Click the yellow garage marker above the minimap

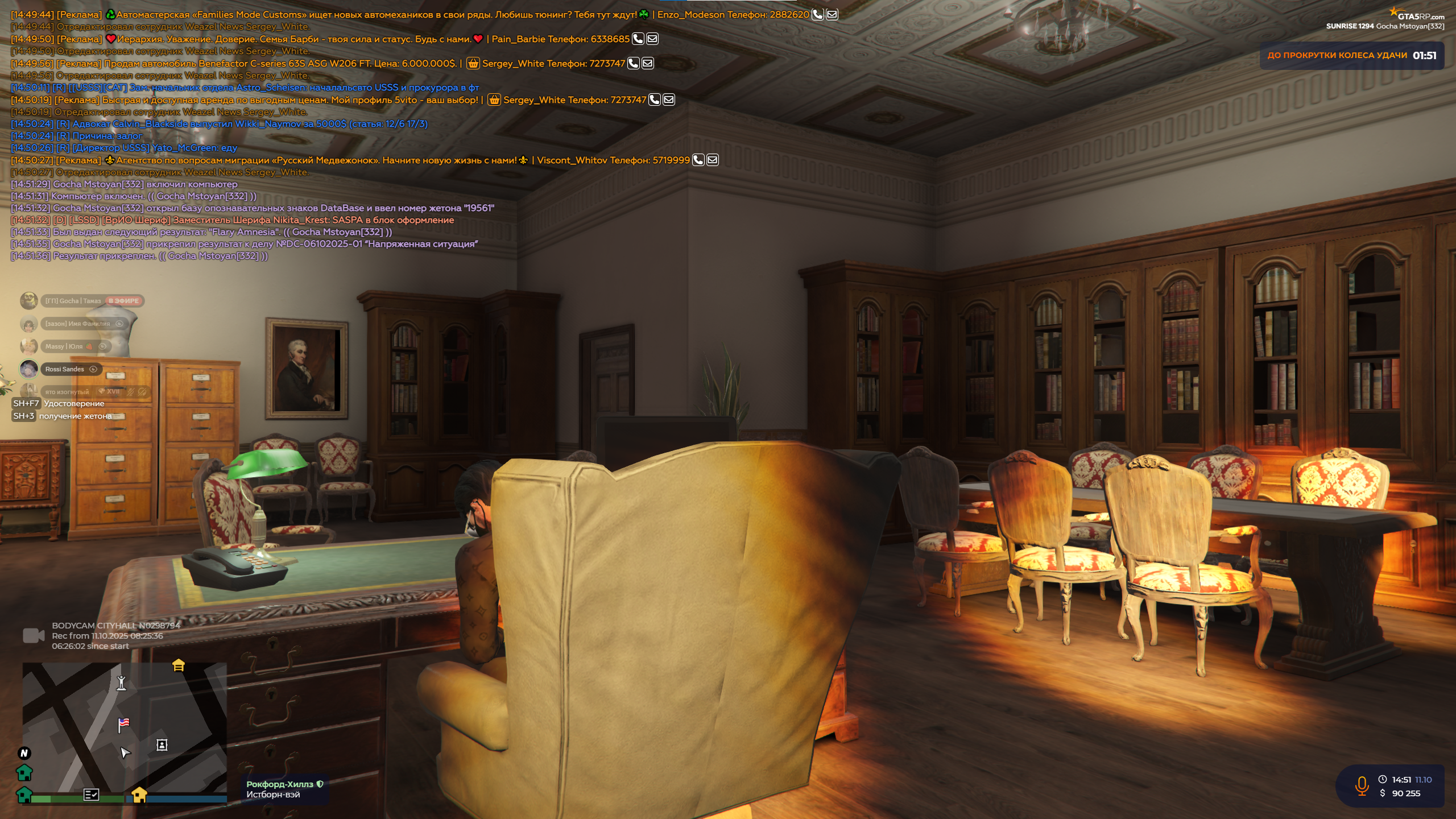pyautogui.click(x=179, y=665)
